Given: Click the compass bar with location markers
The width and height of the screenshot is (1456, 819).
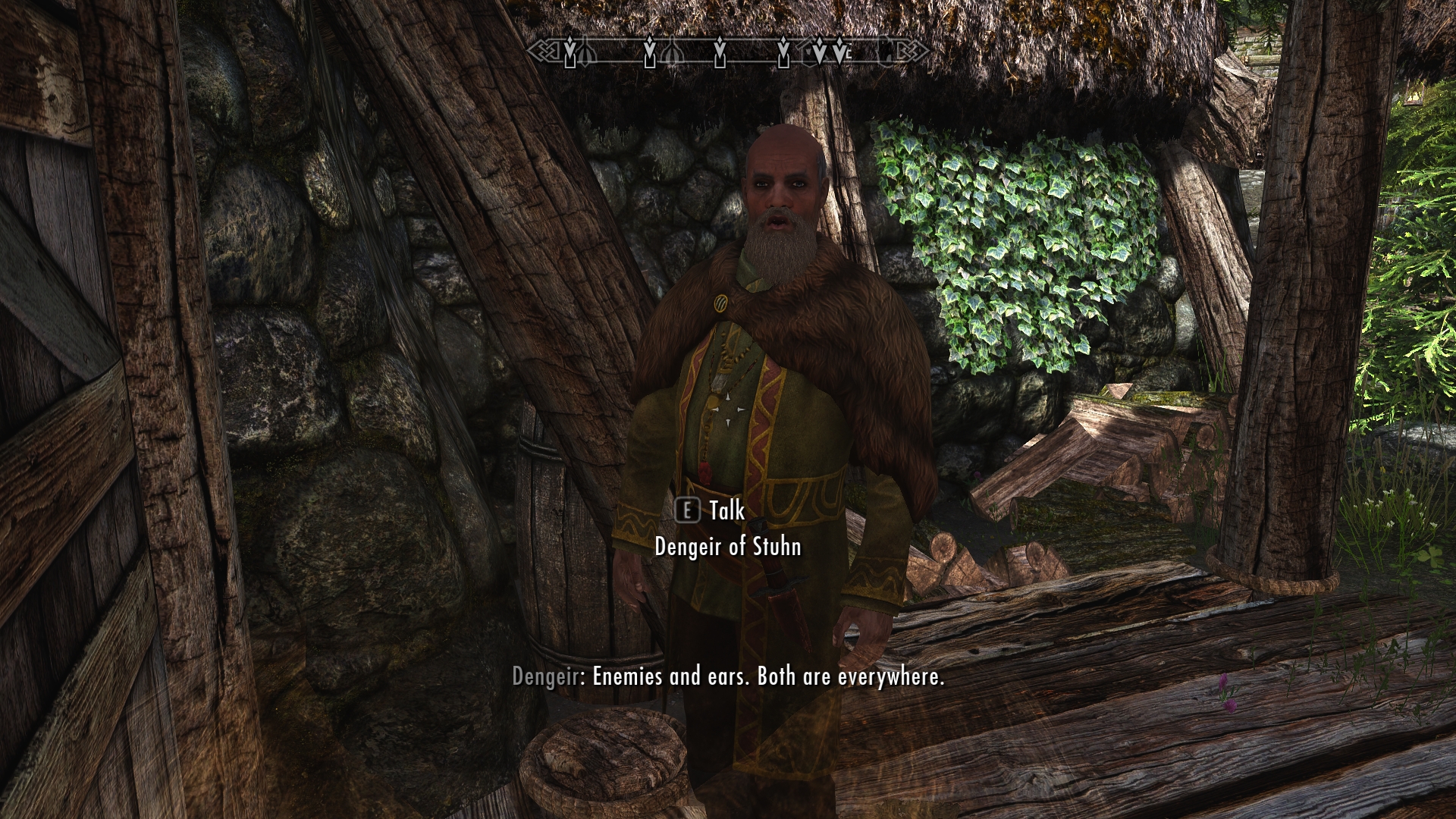Looking at the screenshot, I should click(x=728, y=52).
